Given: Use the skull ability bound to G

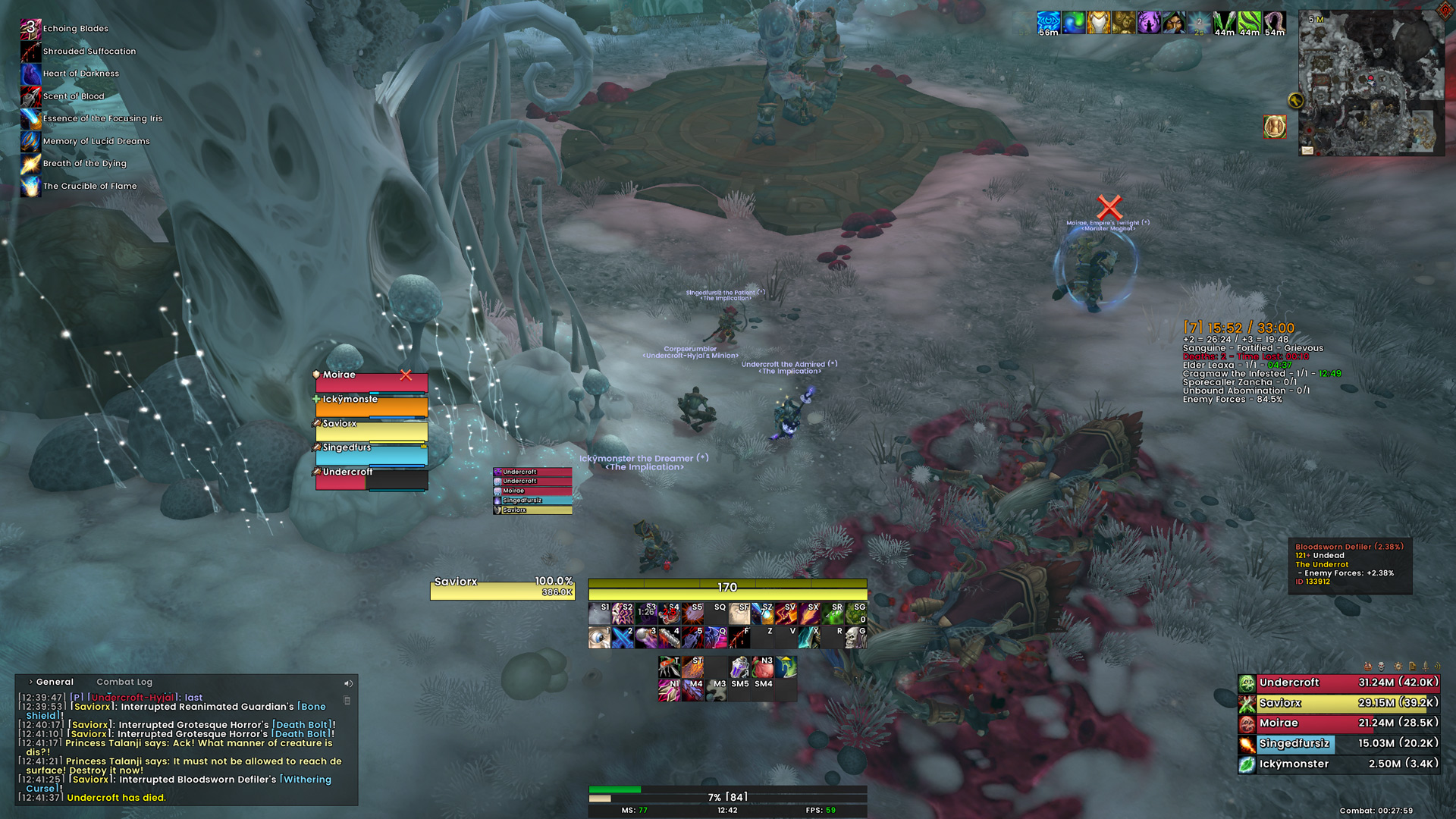Looking at the screenshot, I should coord(855,637).
